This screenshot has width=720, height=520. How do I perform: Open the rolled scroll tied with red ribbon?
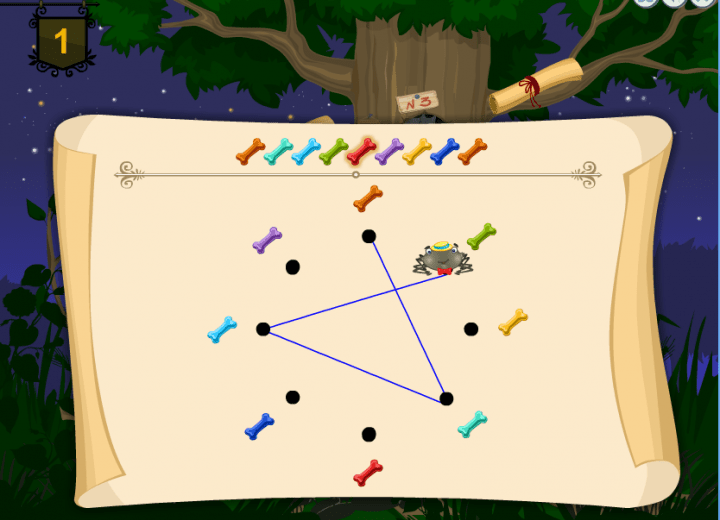click(x=536, y=86)
